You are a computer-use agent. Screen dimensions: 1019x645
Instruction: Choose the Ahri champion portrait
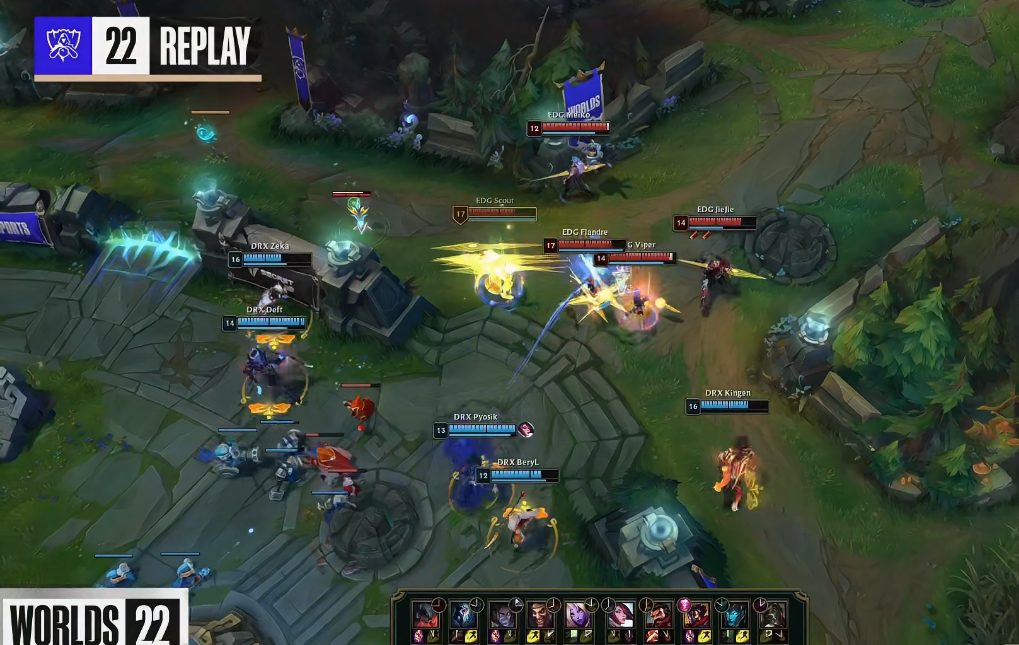point(696,614)
